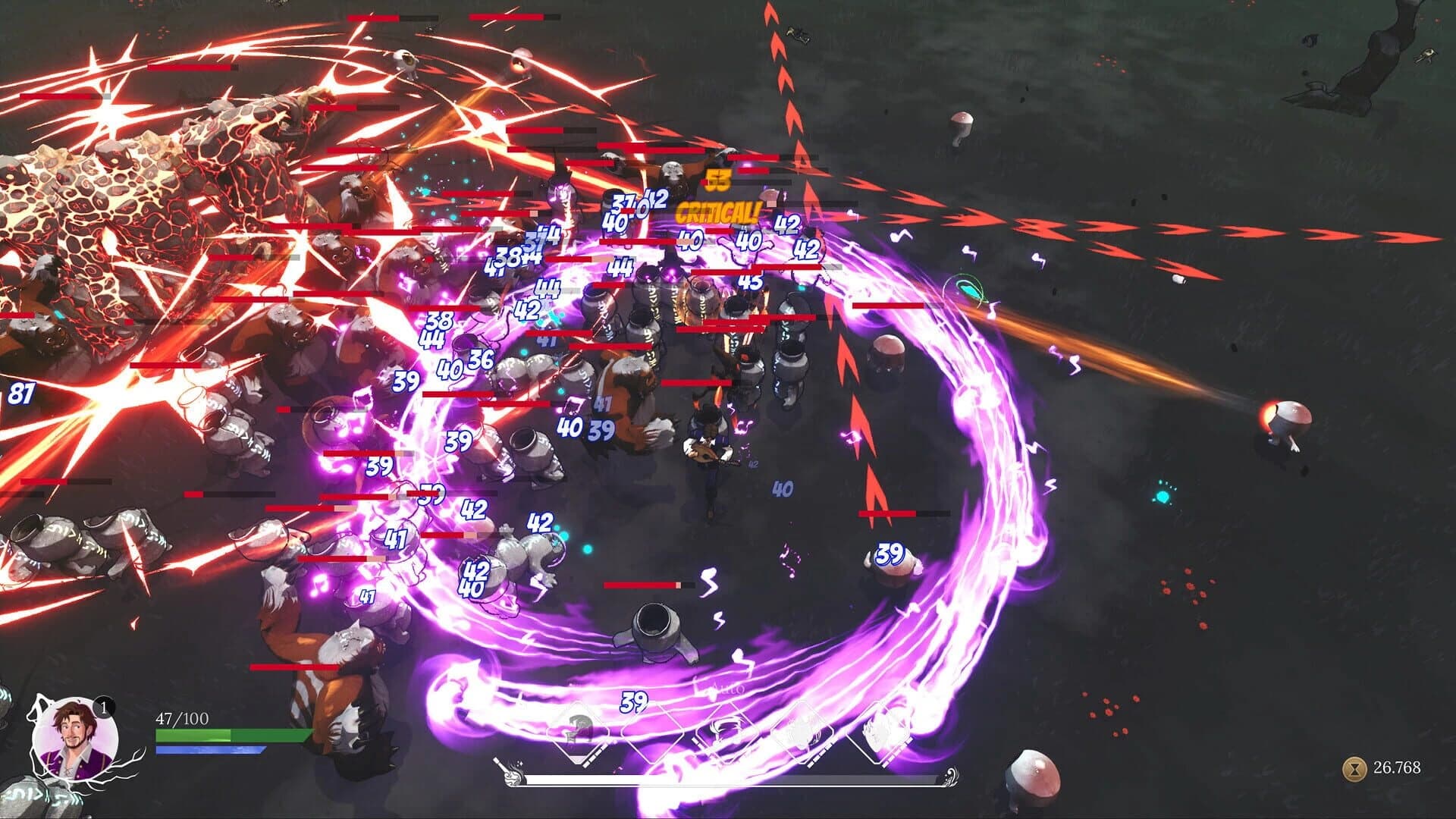Click the level 1 badge on the portrait
Screen dimensions: 1456x819
coord(104,708)
